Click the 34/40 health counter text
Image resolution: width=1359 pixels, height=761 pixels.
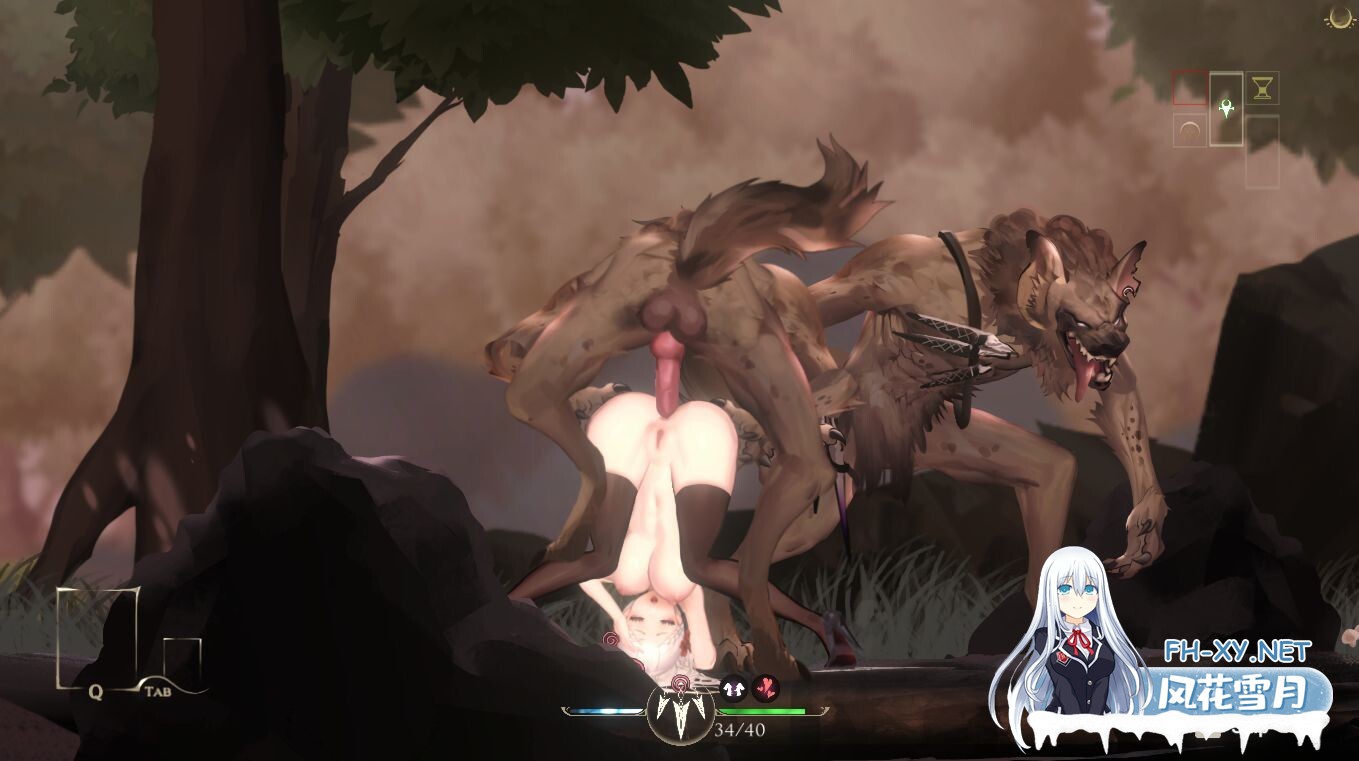coord(740,729)
